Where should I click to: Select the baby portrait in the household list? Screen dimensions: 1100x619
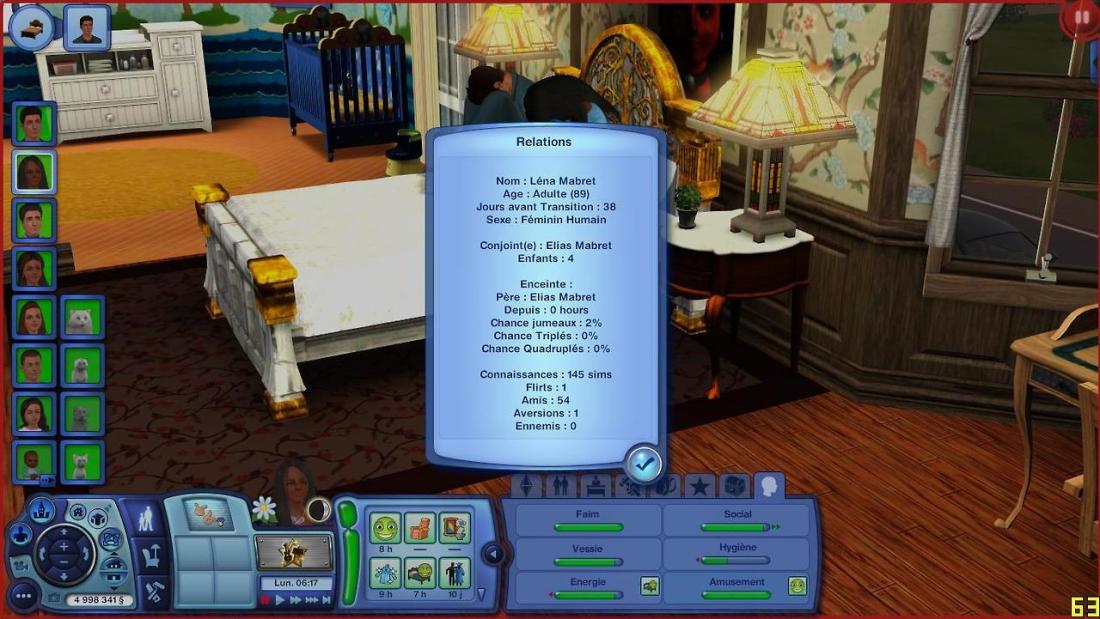pos(33,461)
